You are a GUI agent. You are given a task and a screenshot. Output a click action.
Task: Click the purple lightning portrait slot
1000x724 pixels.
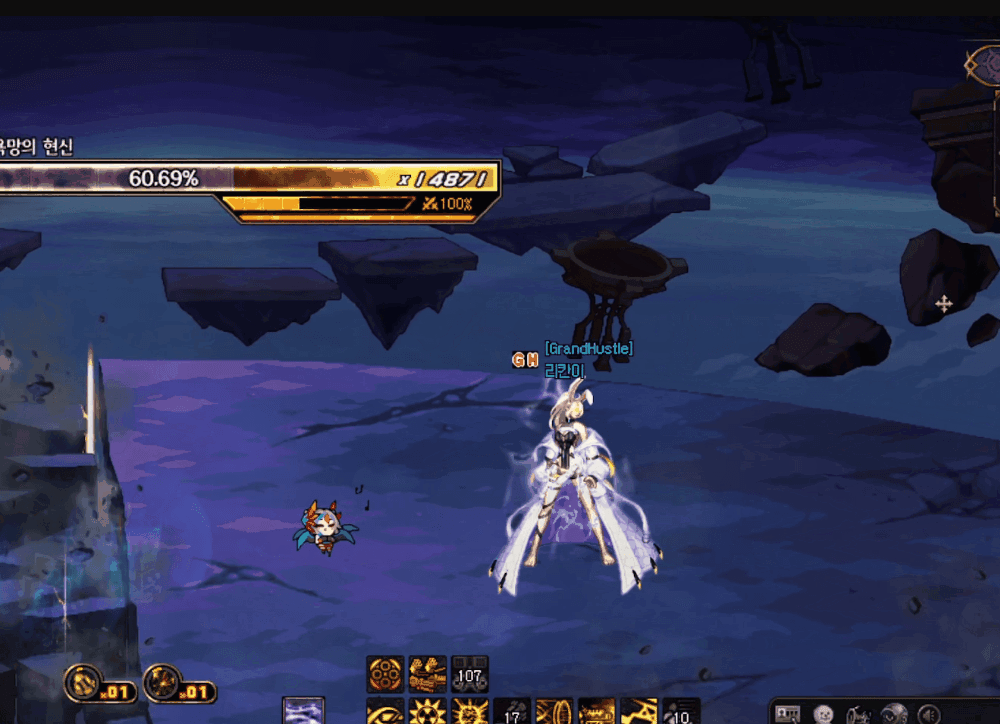point(304,711)
